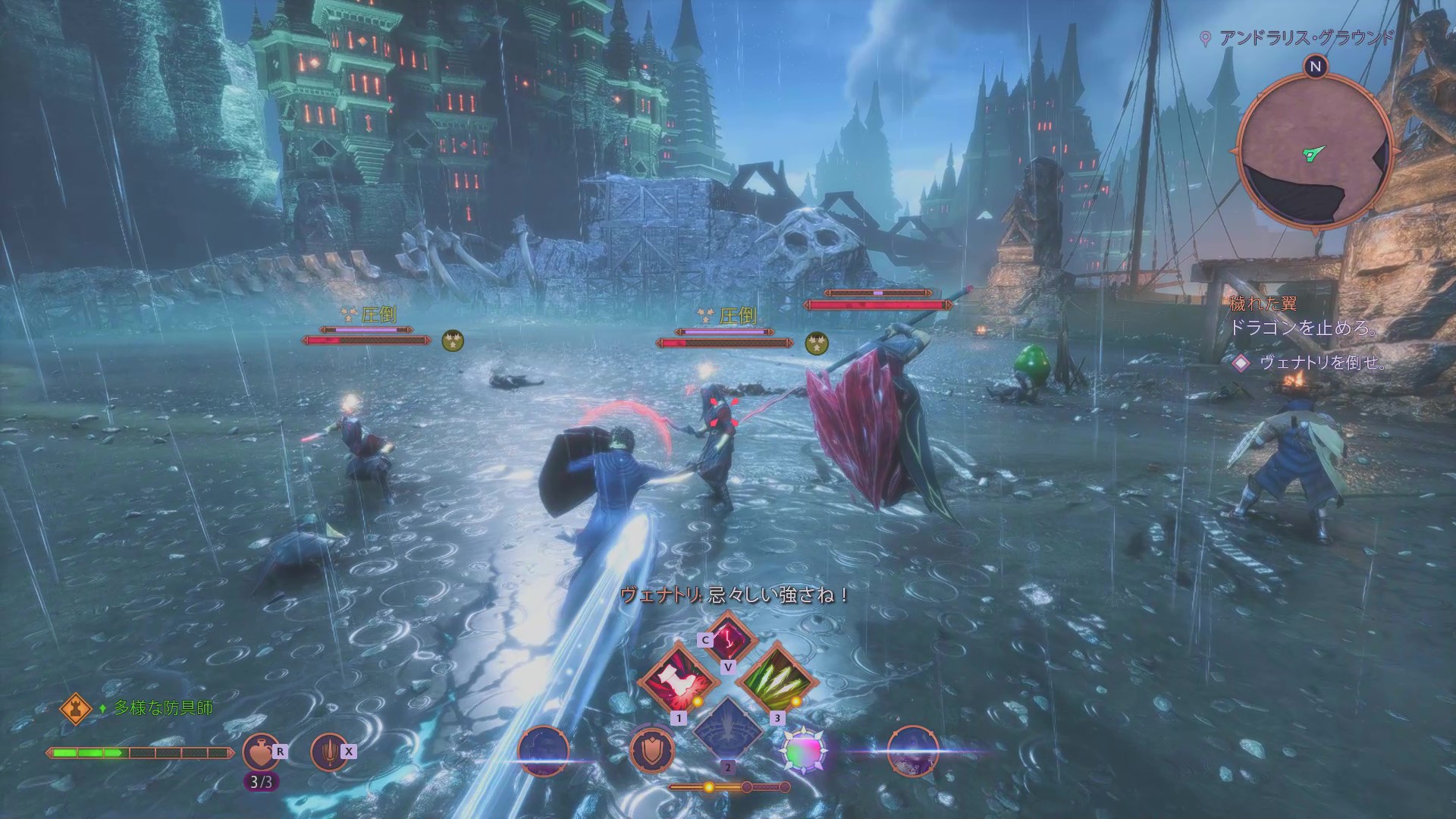Viewport: 1456px width, 819px height.
Task: Use the healing potion flask icon
Action: pos(260,752)
